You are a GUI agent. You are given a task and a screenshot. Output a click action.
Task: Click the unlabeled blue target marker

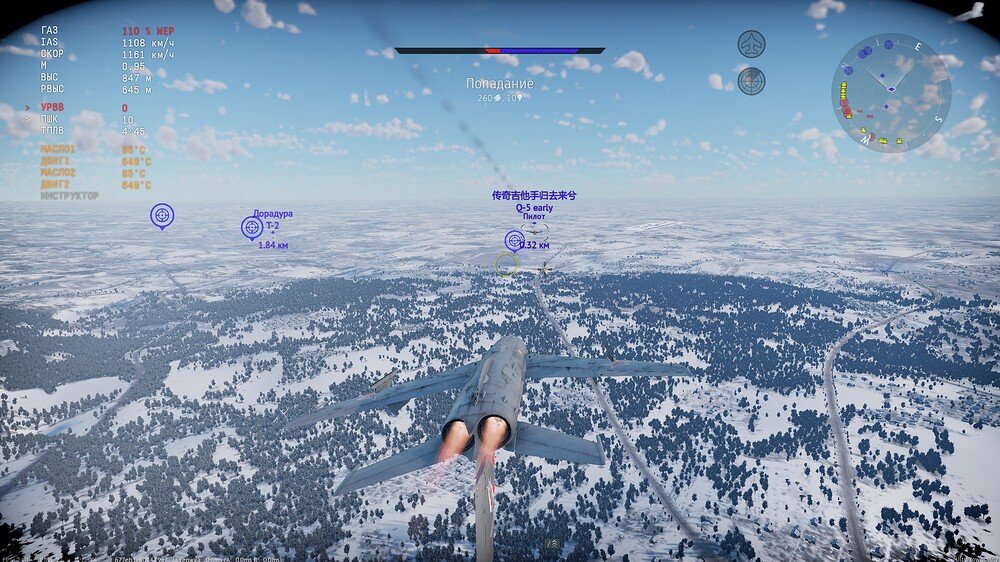coord(161,215)
